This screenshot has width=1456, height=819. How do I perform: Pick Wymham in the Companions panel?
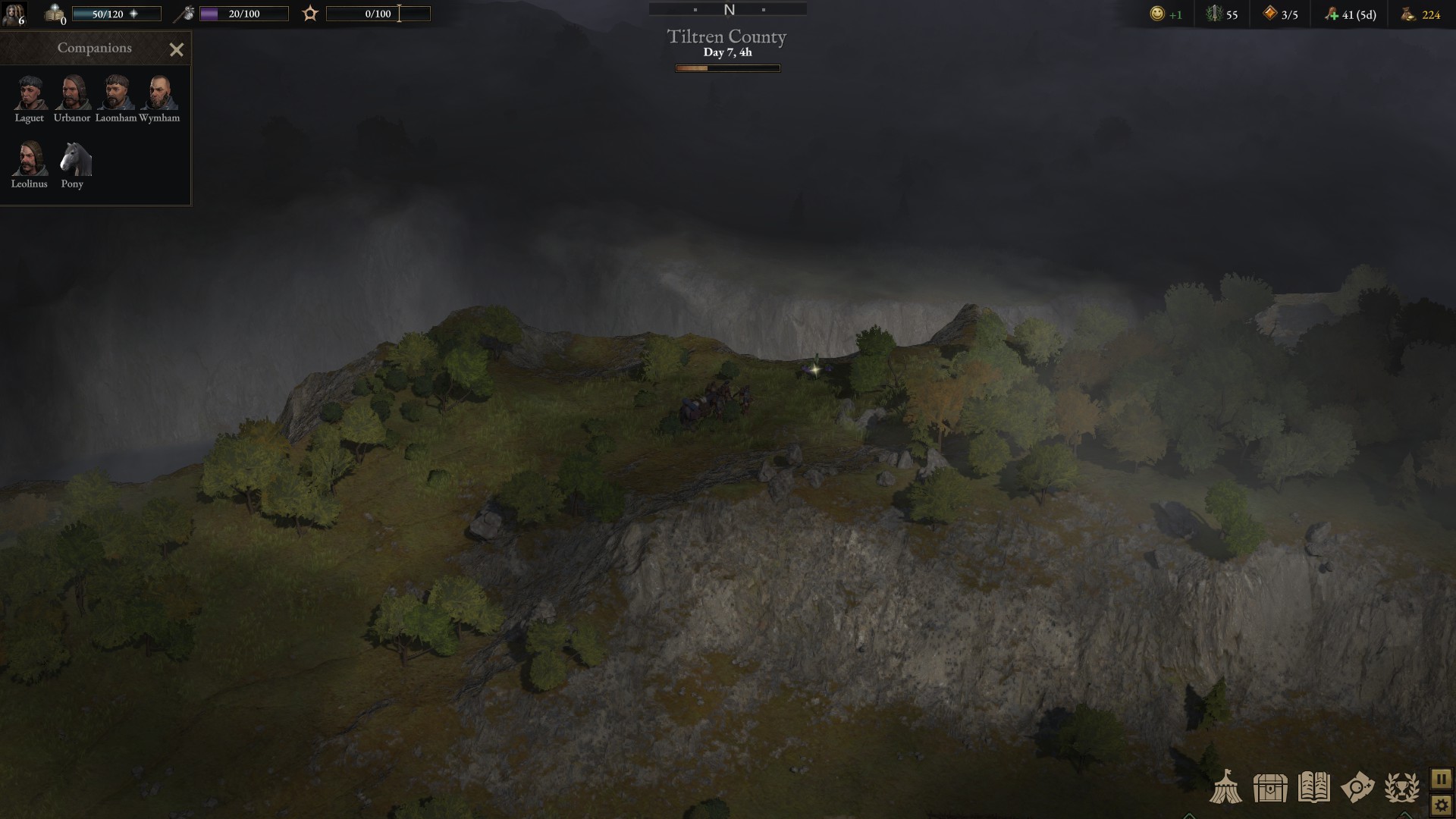click(159, 93)
